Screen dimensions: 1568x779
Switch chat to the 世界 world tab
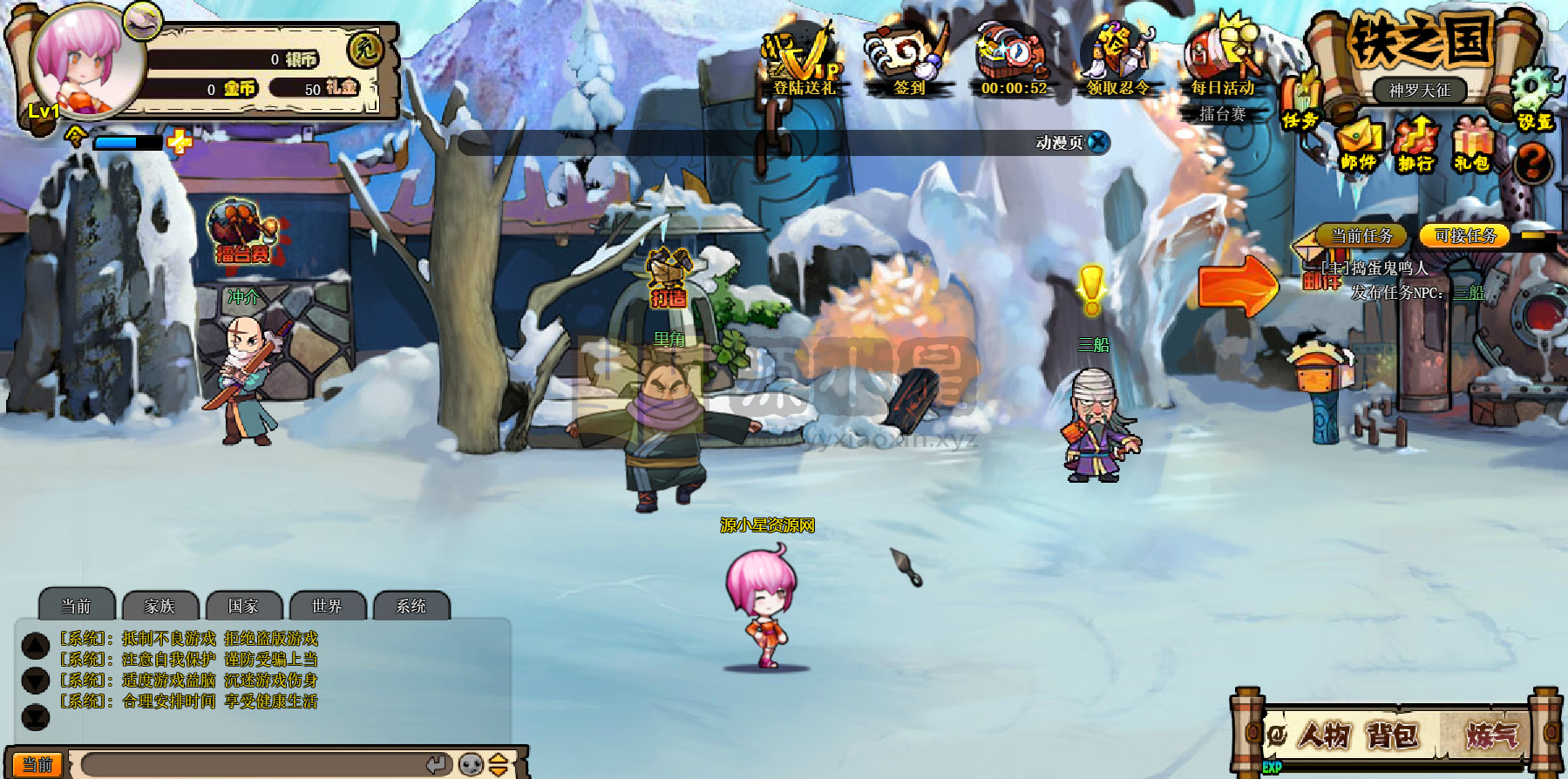(x=327, y=606)
